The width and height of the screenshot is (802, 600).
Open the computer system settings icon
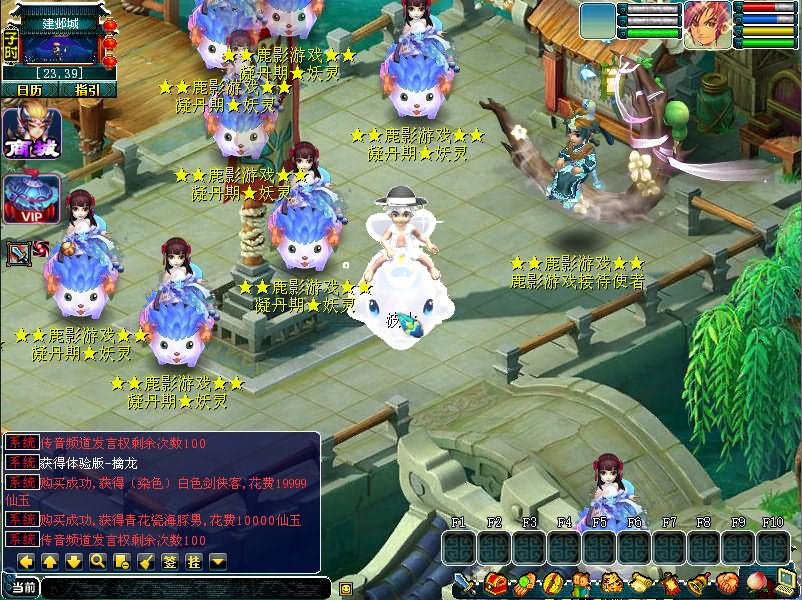click(787, 582)
